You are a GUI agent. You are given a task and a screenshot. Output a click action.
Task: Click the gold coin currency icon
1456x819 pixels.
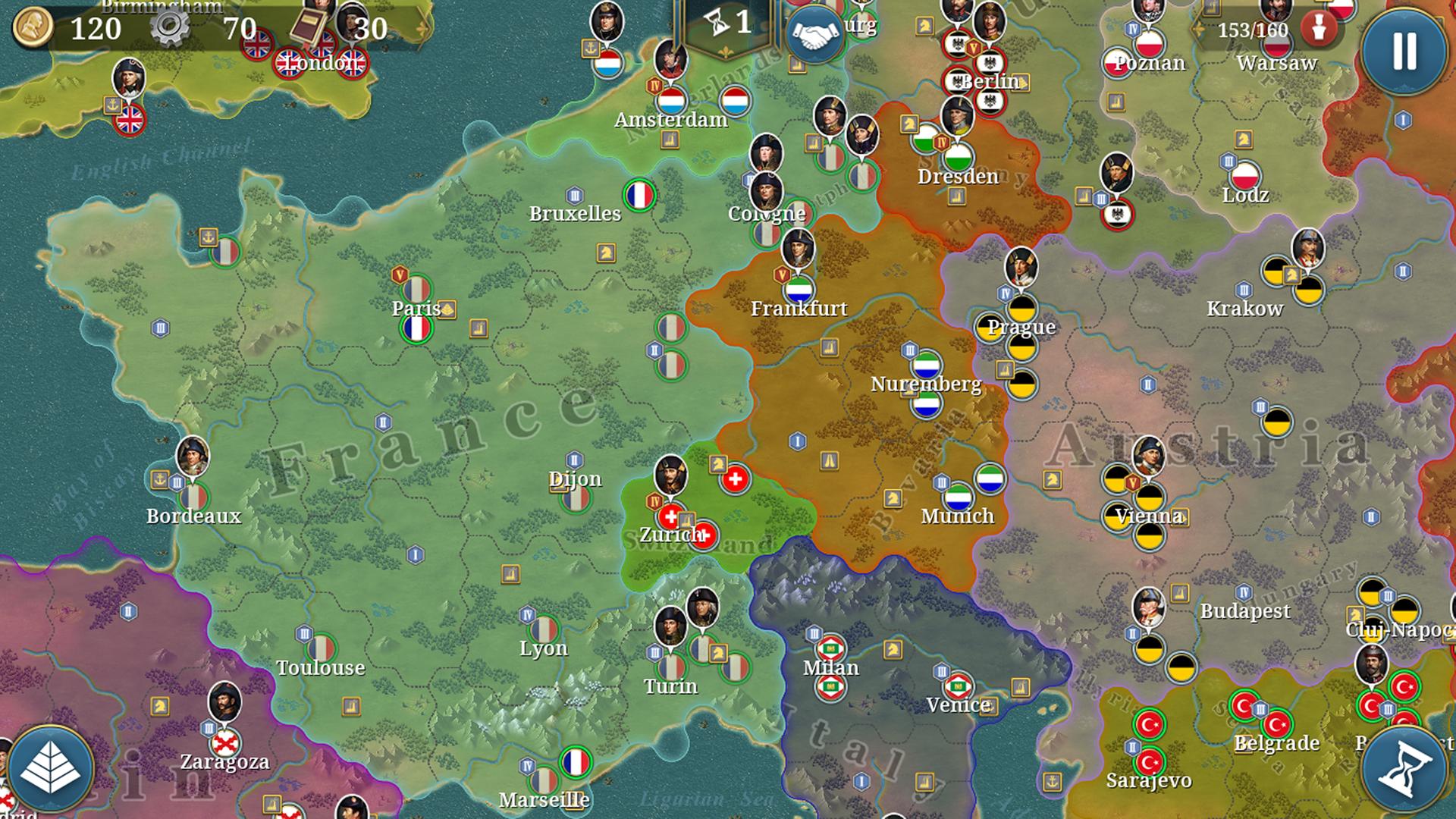[33, 29]
